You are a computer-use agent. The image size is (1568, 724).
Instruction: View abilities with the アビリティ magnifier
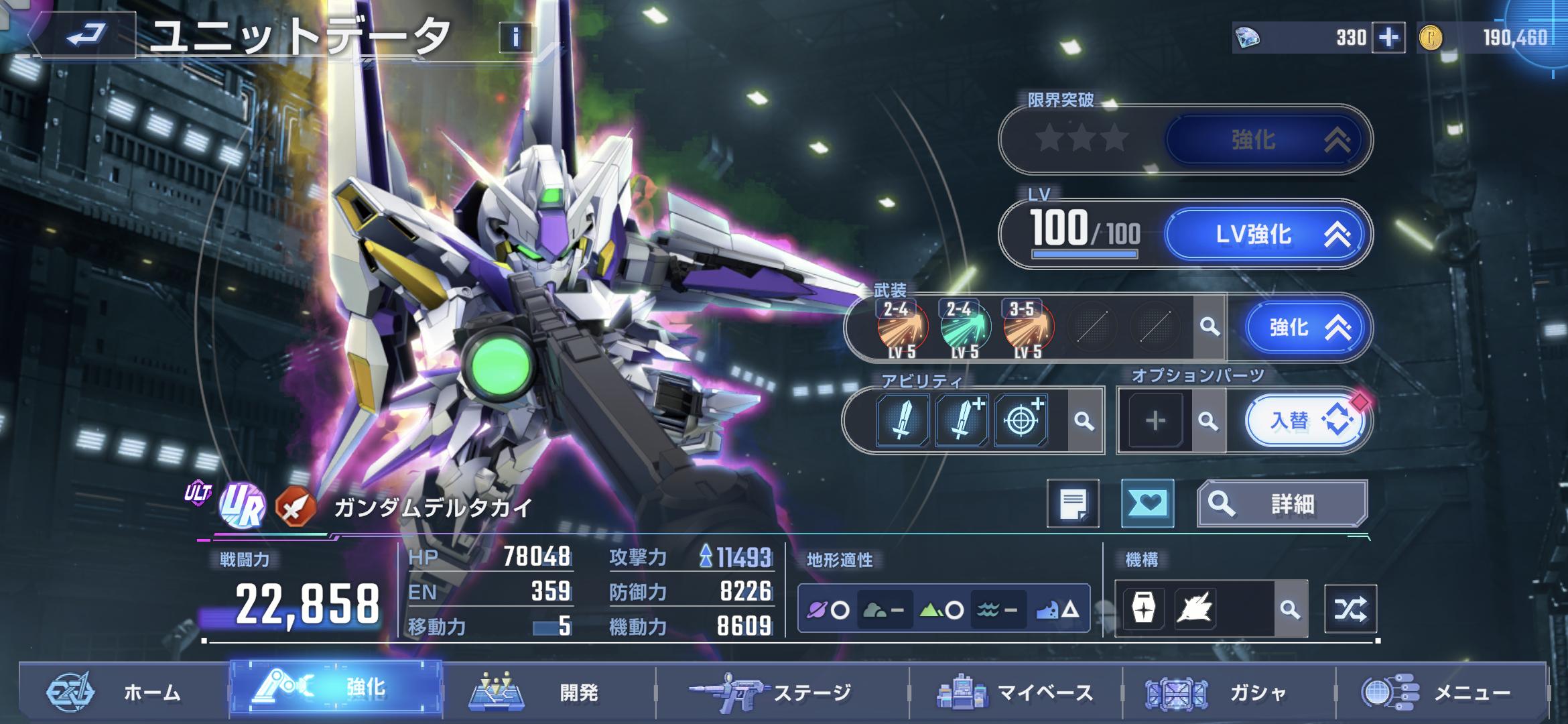1084,421
